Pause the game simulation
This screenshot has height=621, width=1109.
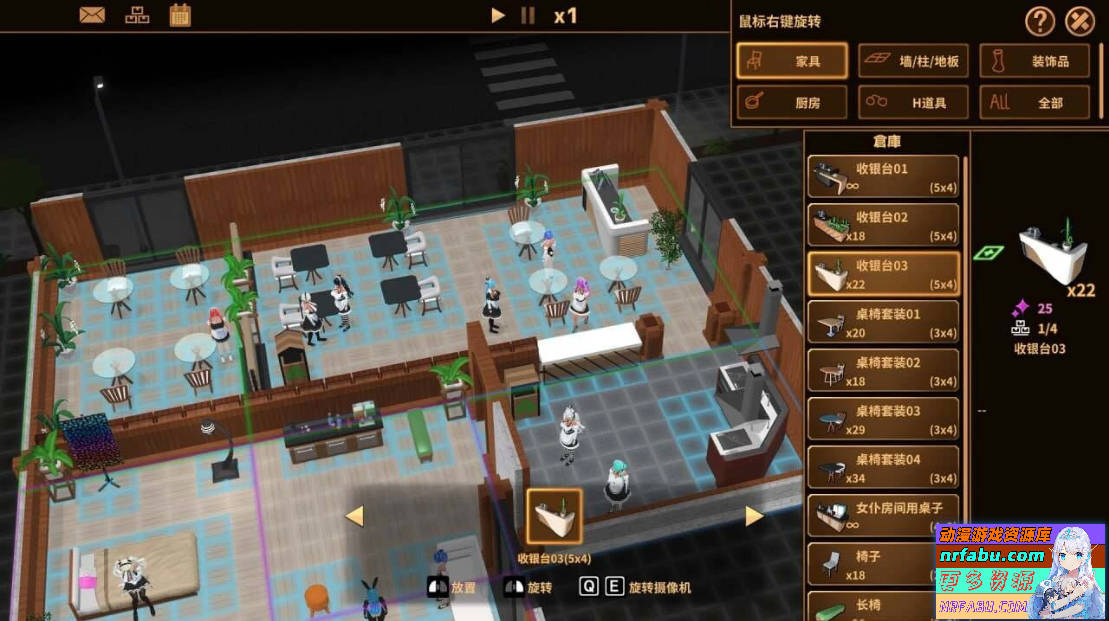coord(528,15)
